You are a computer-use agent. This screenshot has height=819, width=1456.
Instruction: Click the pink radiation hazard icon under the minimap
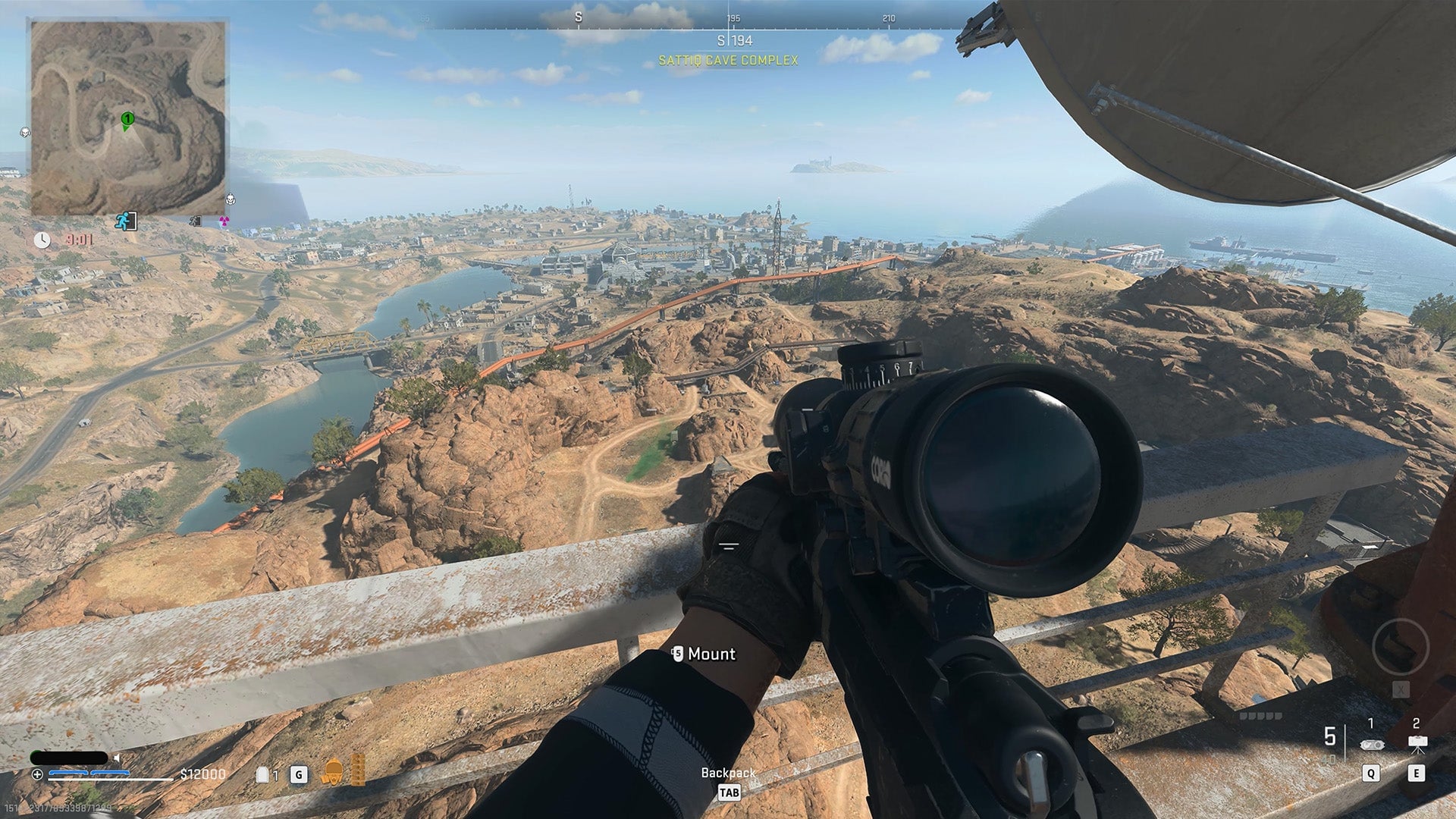coord(224,221)
